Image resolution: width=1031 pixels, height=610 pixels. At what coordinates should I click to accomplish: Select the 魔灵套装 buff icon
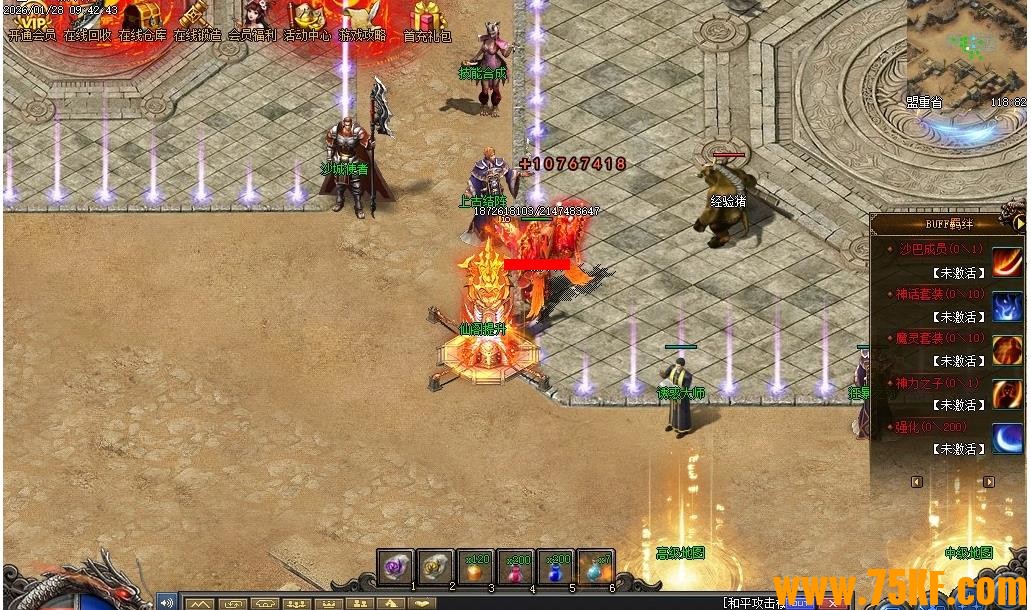coord(1007,349)
